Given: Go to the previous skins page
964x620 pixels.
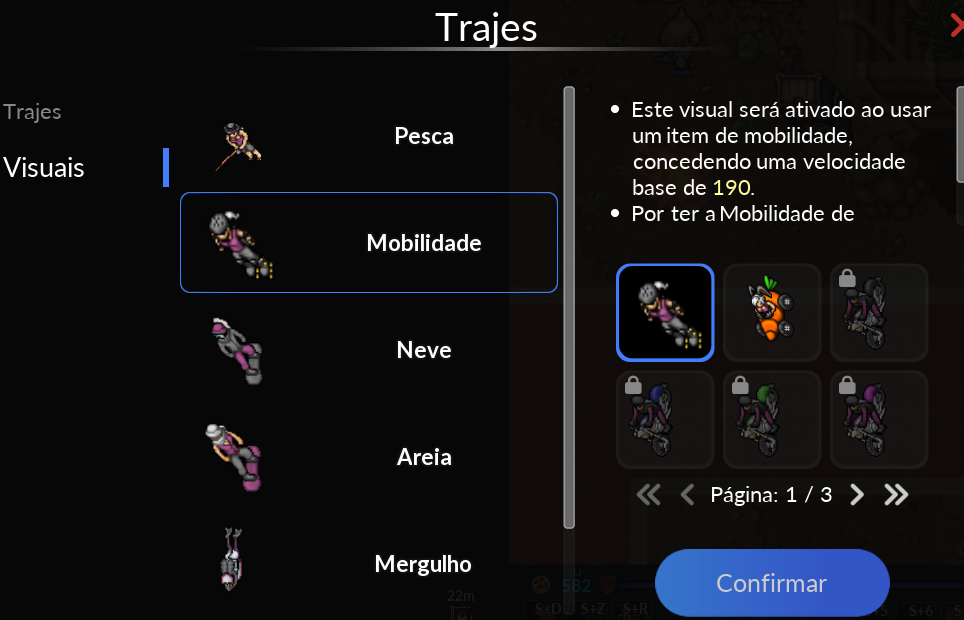Looking at the screenshot, I should coord(687,494).
